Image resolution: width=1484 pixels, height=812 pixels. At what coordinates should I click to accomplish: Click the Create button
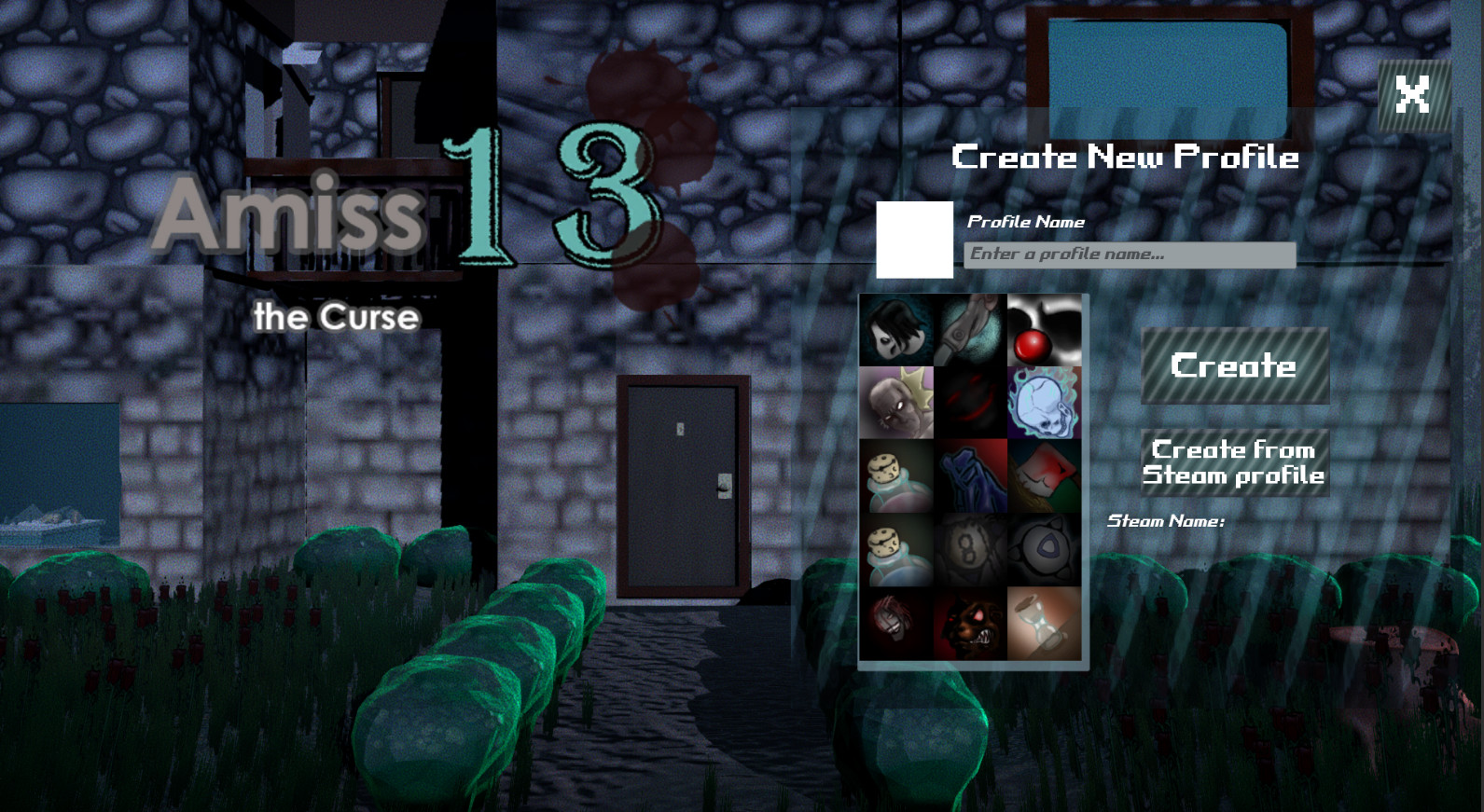point(1235,365)
